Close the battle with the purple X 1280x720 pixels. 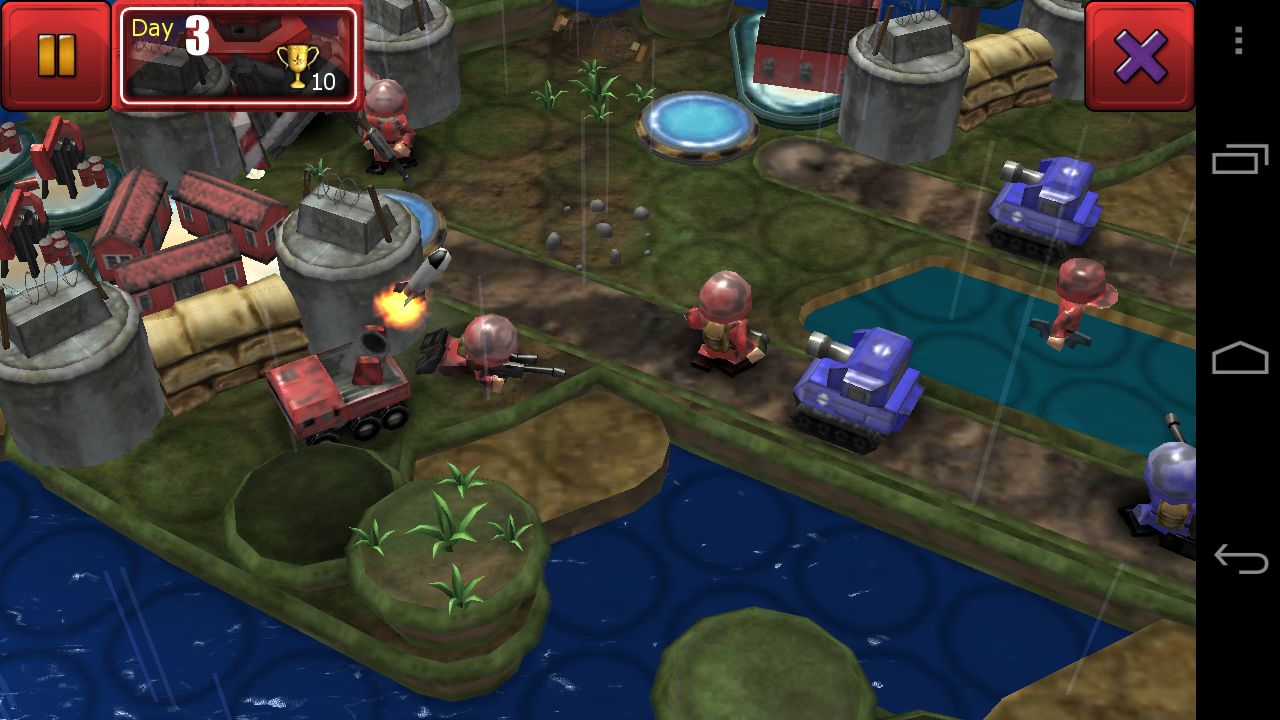pos(1140,55)
